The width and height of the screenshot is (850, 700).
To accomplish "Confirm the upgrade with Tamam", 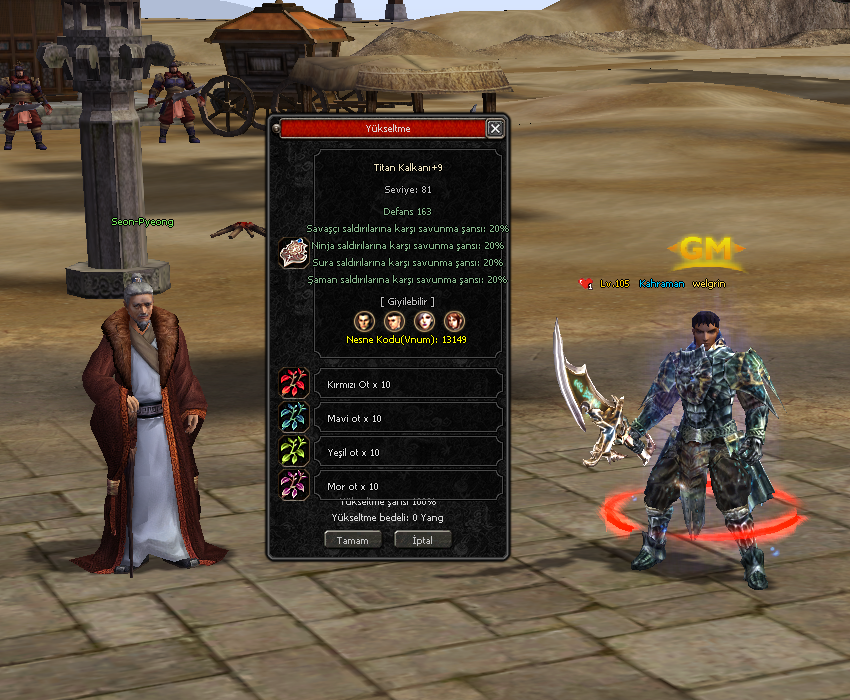I will [352, 540].
